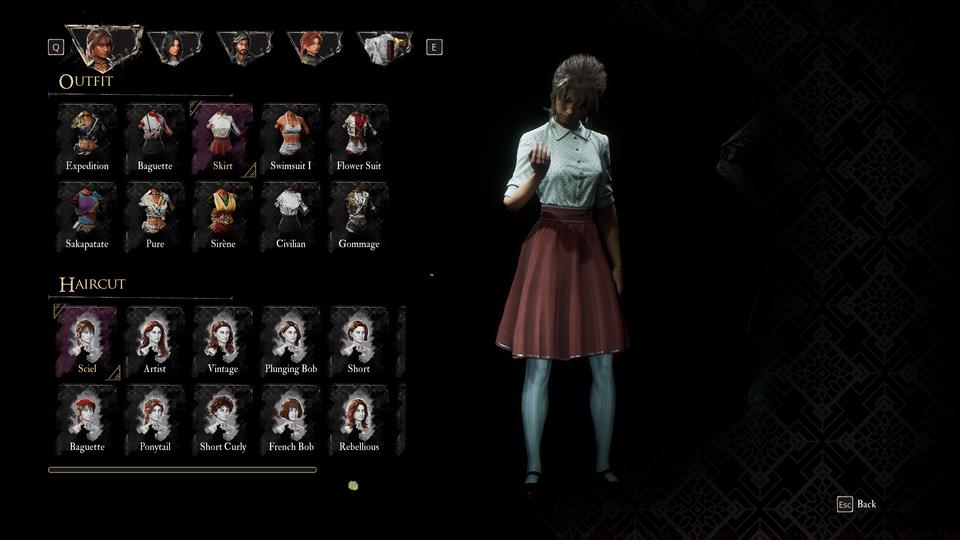
Task: Choose the Baguette outfit
Action: [x=155, y=138]
